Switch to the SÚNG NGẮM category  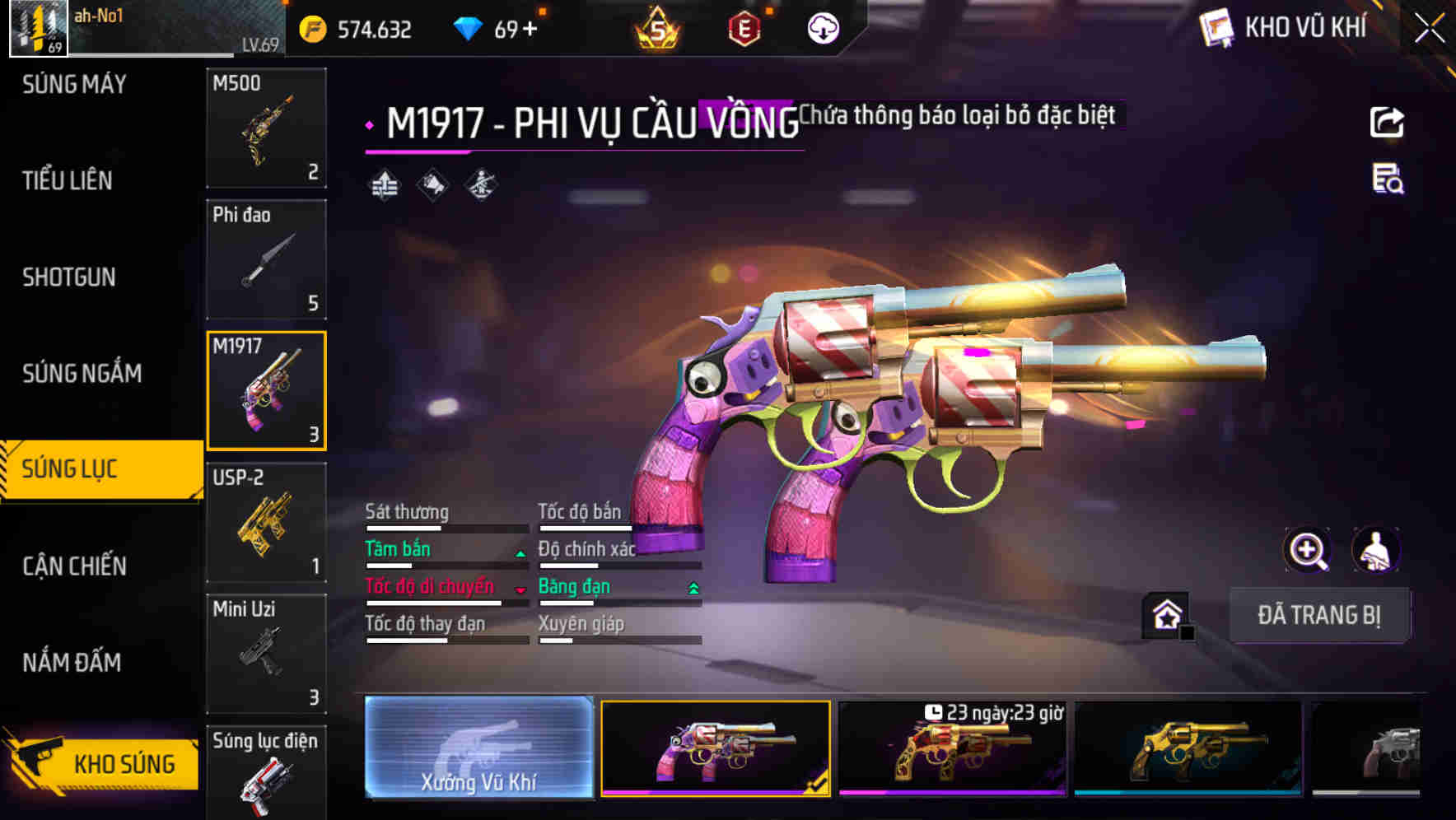[x=79, y=374]
